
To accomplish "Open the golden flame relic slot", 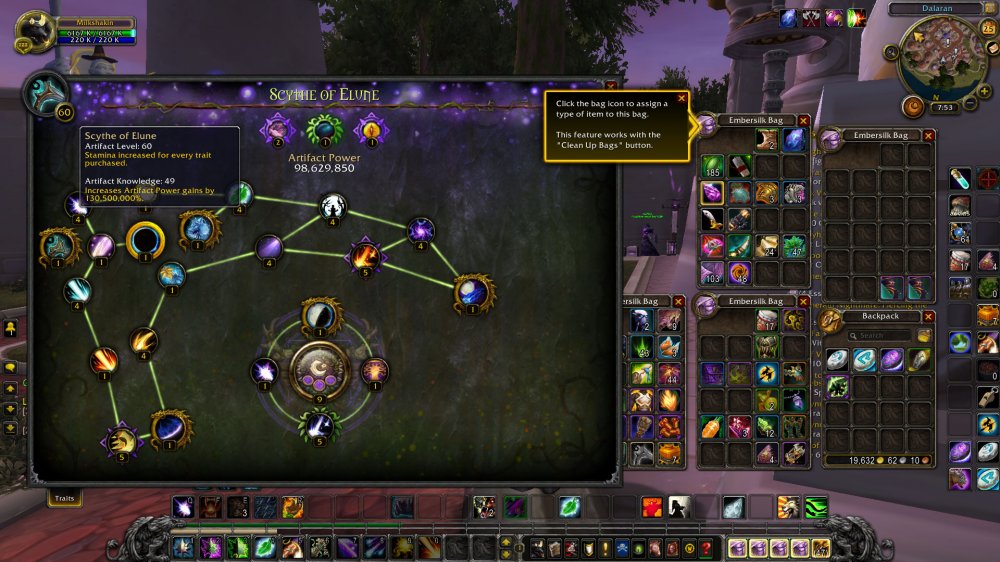I will (371, 128).
